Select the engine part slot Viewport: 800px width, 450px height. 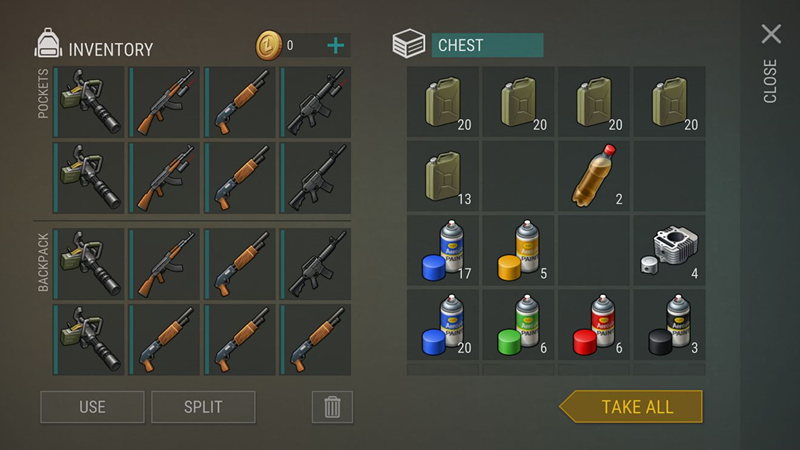[669, 250]
